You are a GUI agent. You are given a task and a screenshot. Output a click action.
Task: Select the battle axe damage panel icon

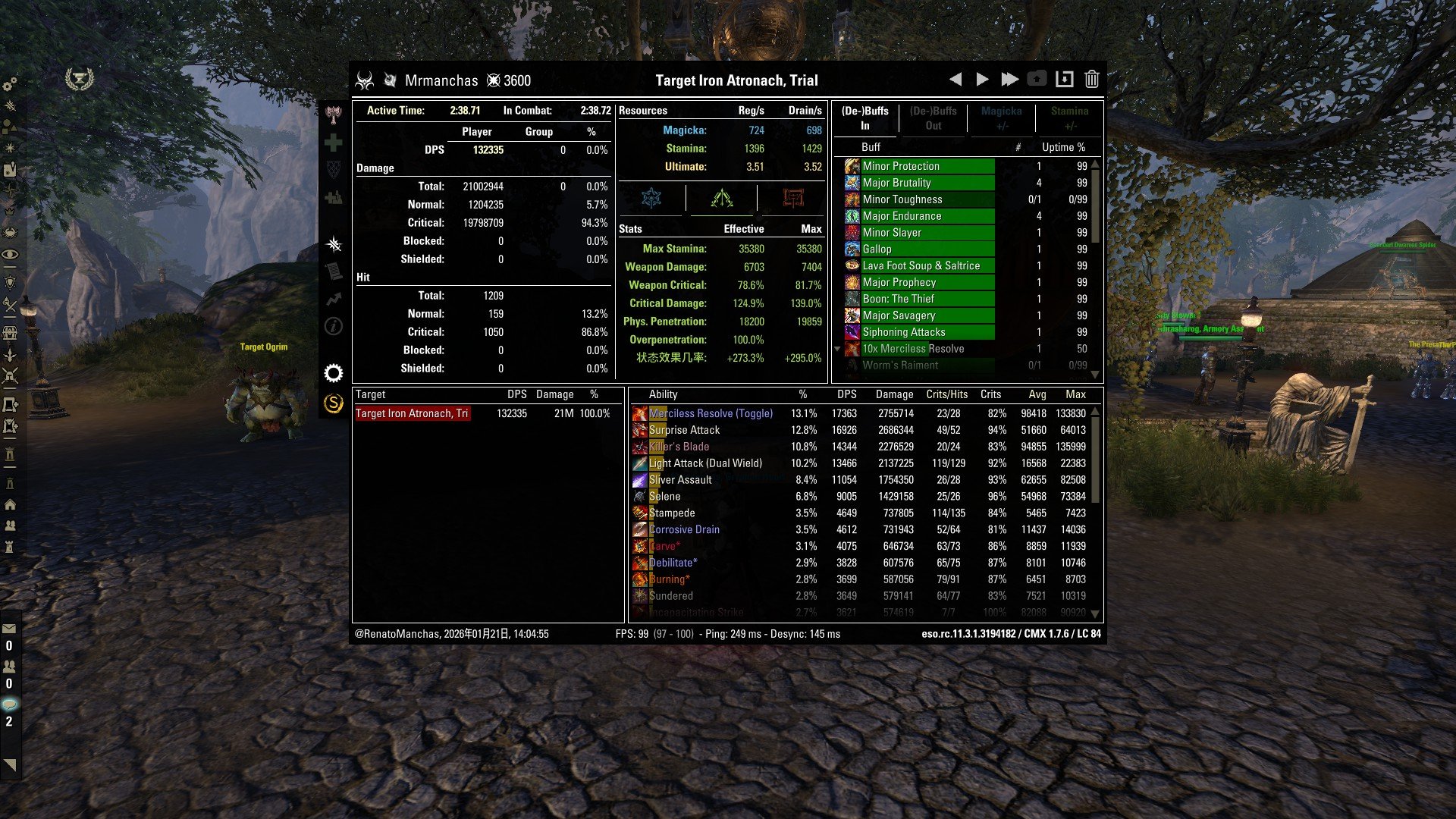coord(334,116)
